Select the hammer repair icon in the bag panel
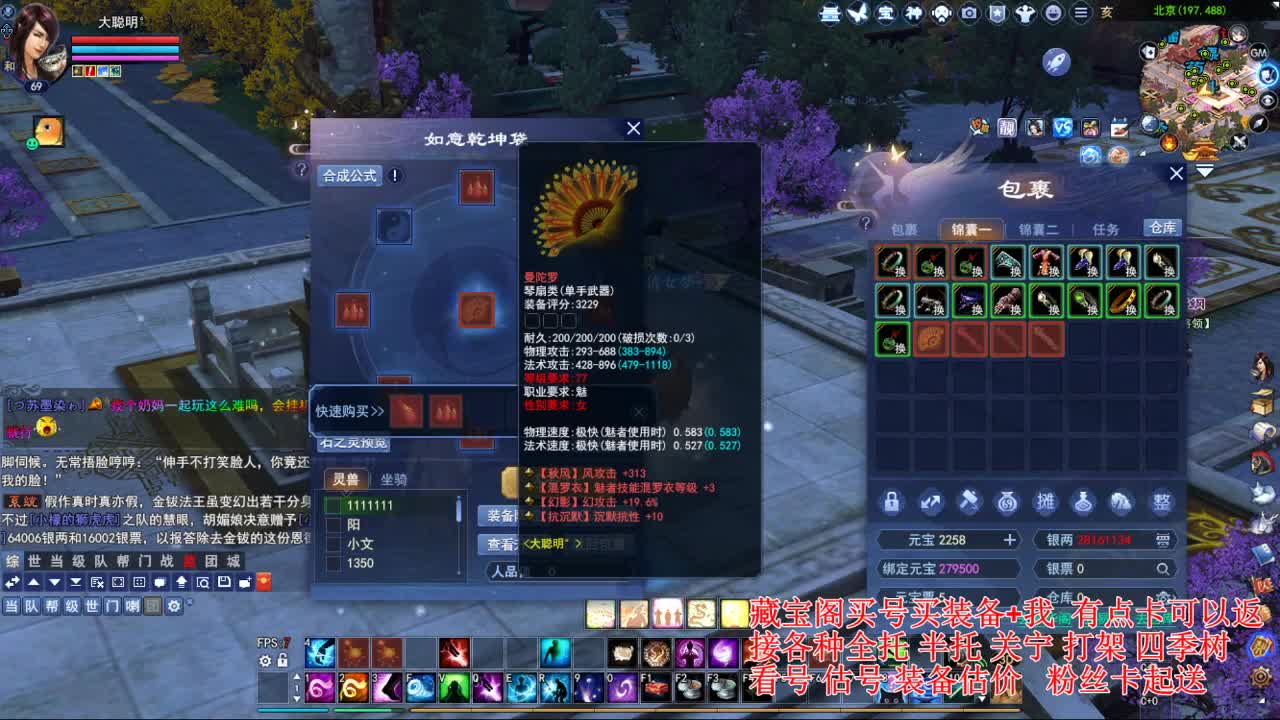1280x720 pixels. [x=968, y=503]
